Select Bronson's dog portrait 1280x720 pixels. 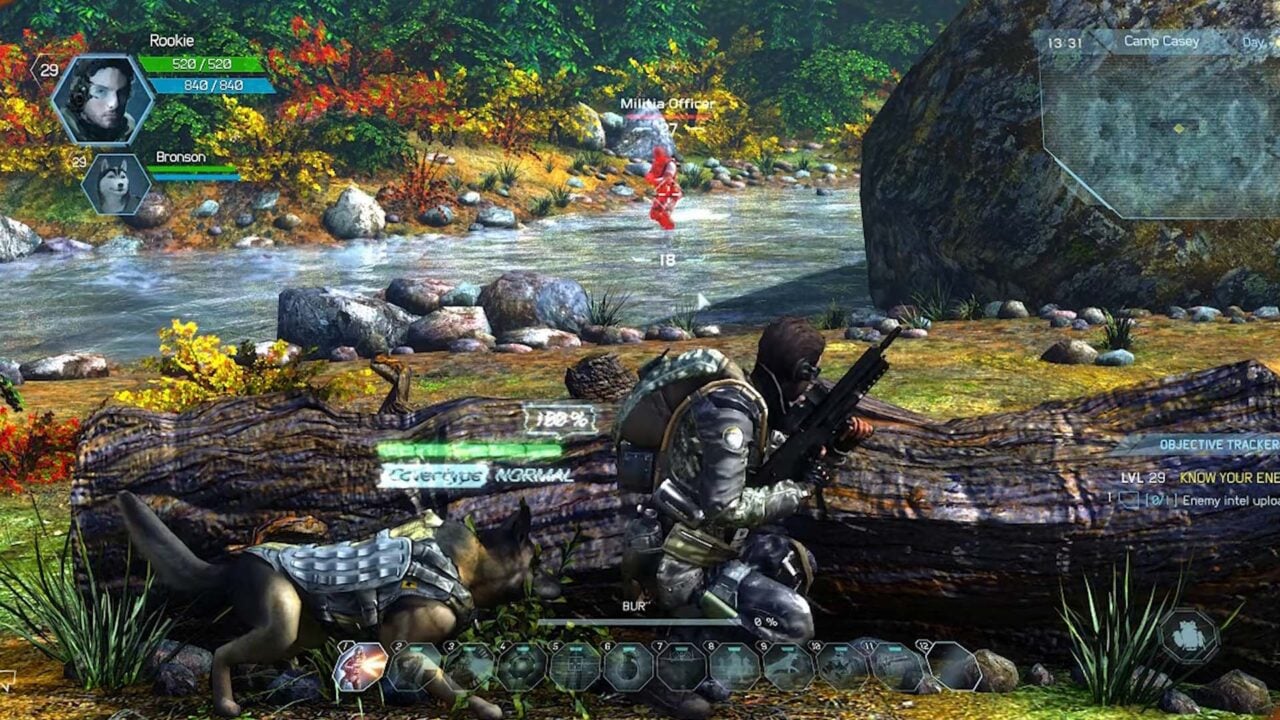[x=118, y=185]
